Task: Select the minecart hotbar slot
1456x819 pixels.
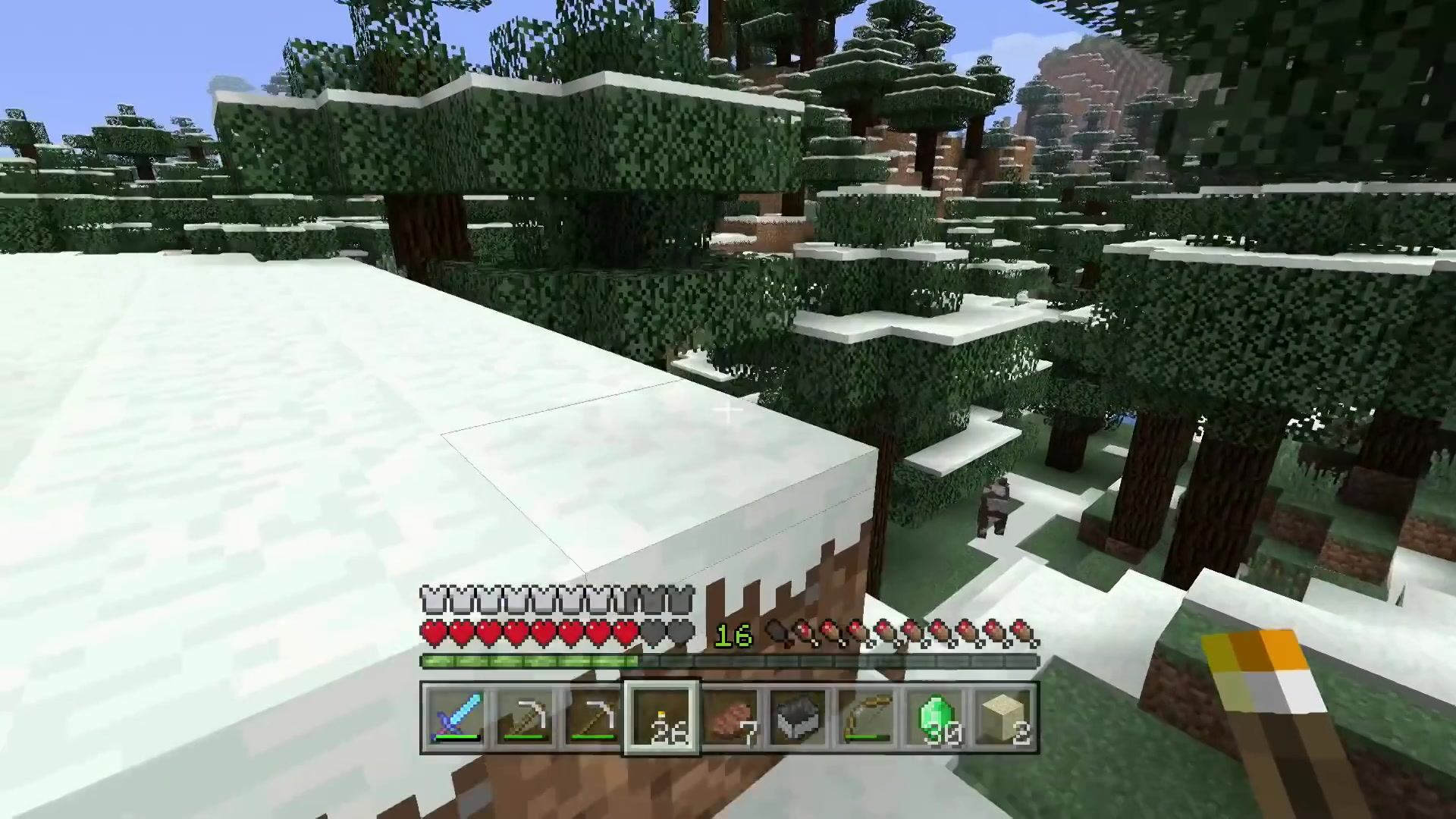Action: (x=799, y=717)
